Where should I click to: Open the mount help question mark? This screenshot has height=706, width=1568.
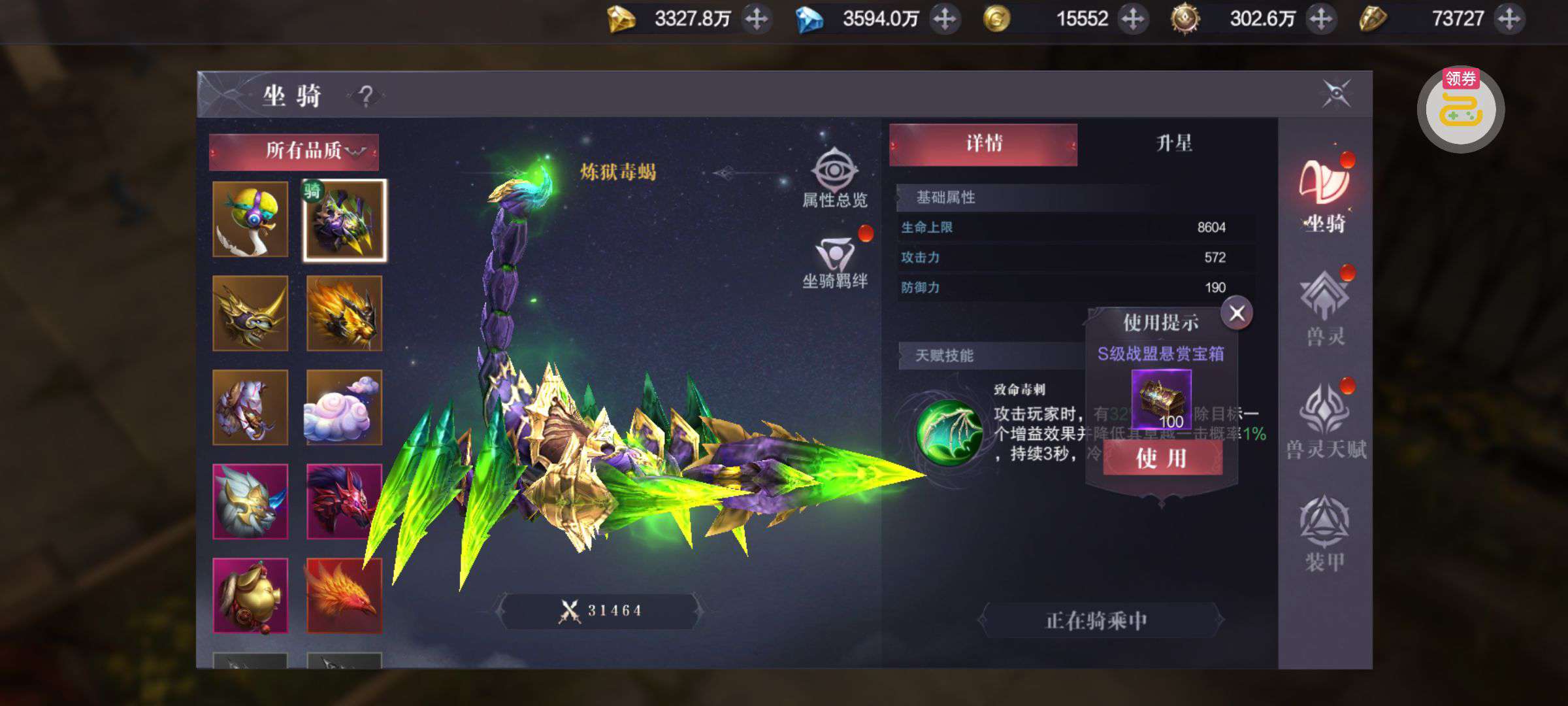click(366, 96)
